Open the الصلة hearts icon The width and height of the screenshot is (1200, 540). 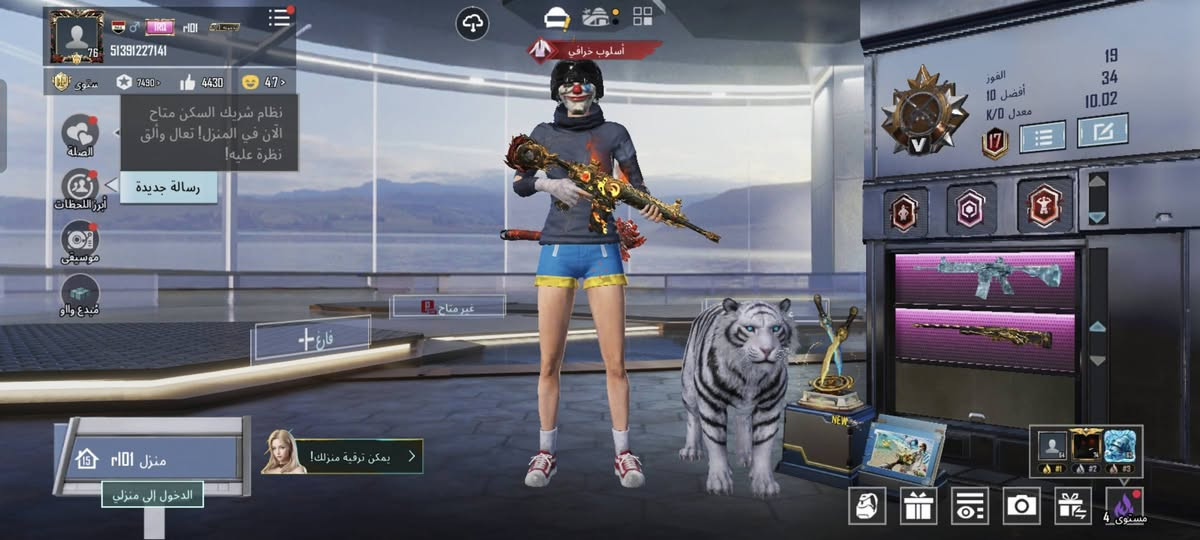point(79,133)
